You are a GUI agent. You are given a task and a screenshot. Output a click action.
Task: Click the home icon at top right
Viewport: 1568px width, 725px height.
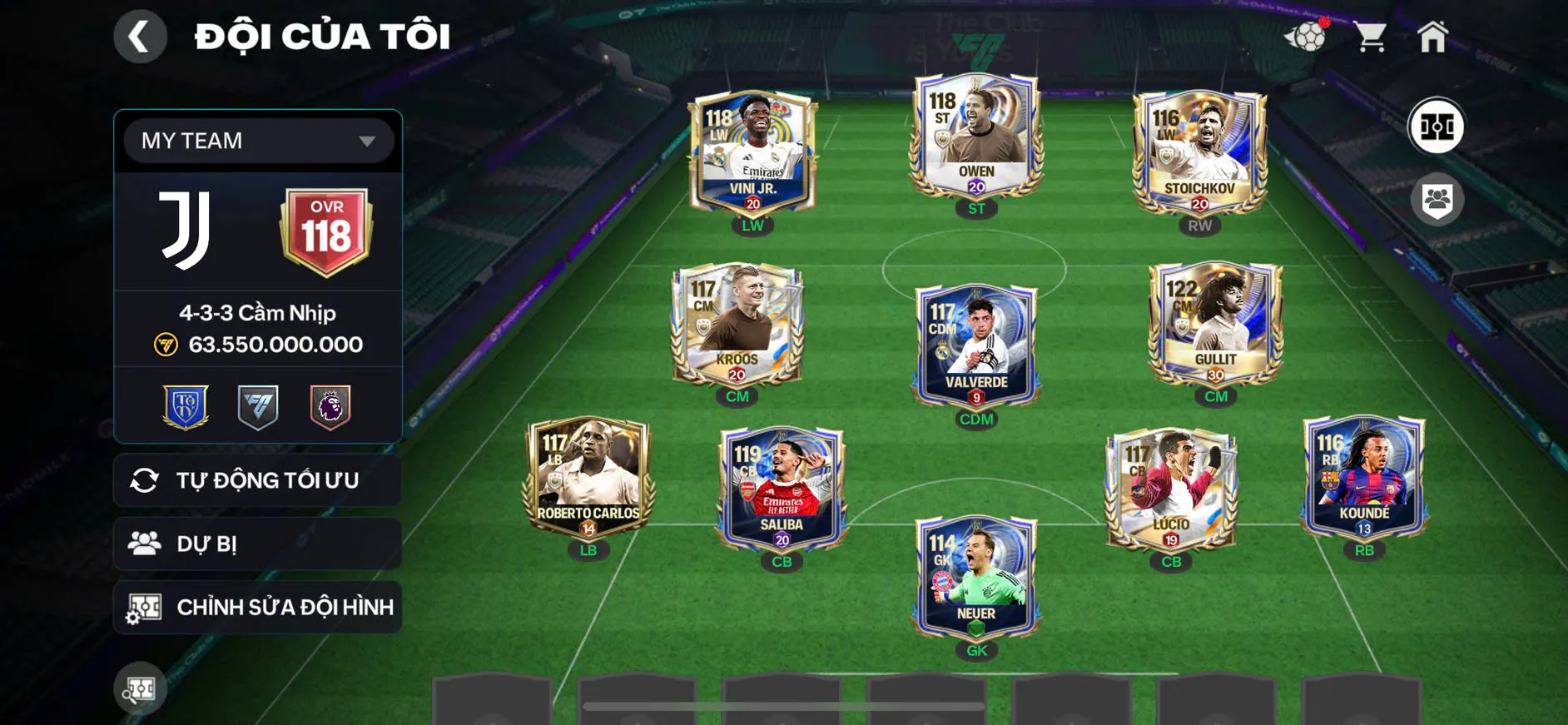coord(1436,35)
